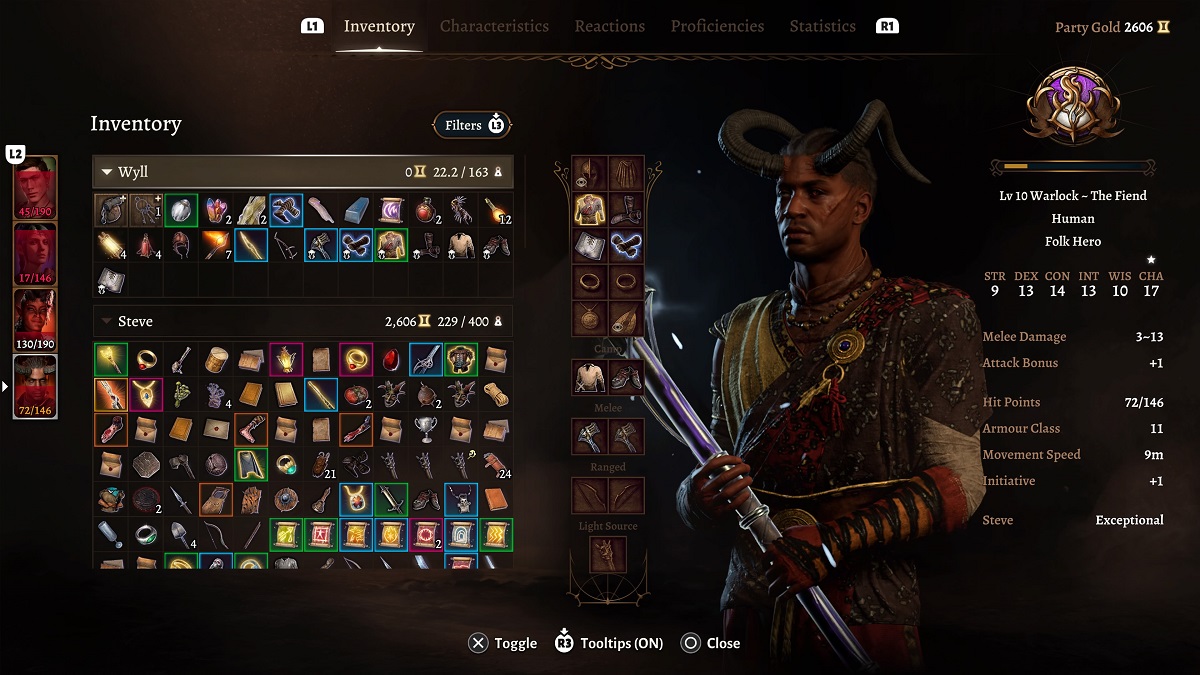
Task: Open the Reactions tab
Action: tap(609, 26)
